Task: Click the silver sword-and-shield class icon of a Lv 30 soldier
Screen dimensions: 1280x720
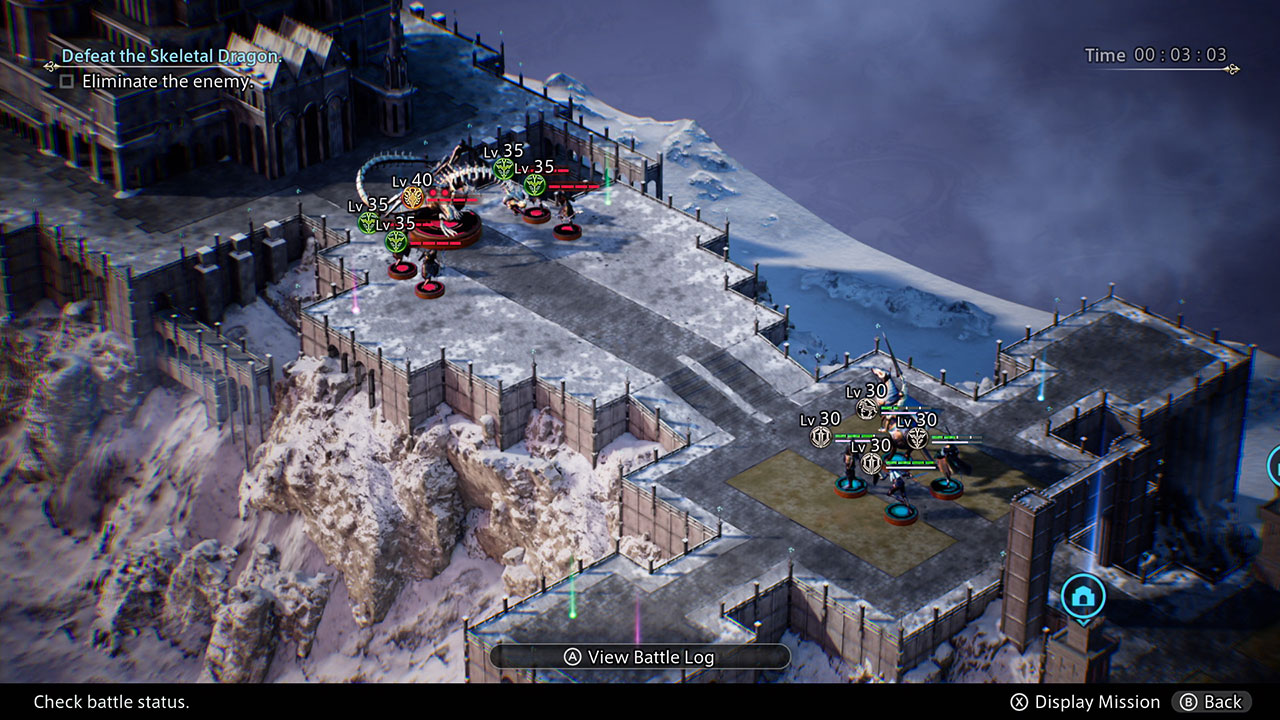Action: click(x=821, y=435)
